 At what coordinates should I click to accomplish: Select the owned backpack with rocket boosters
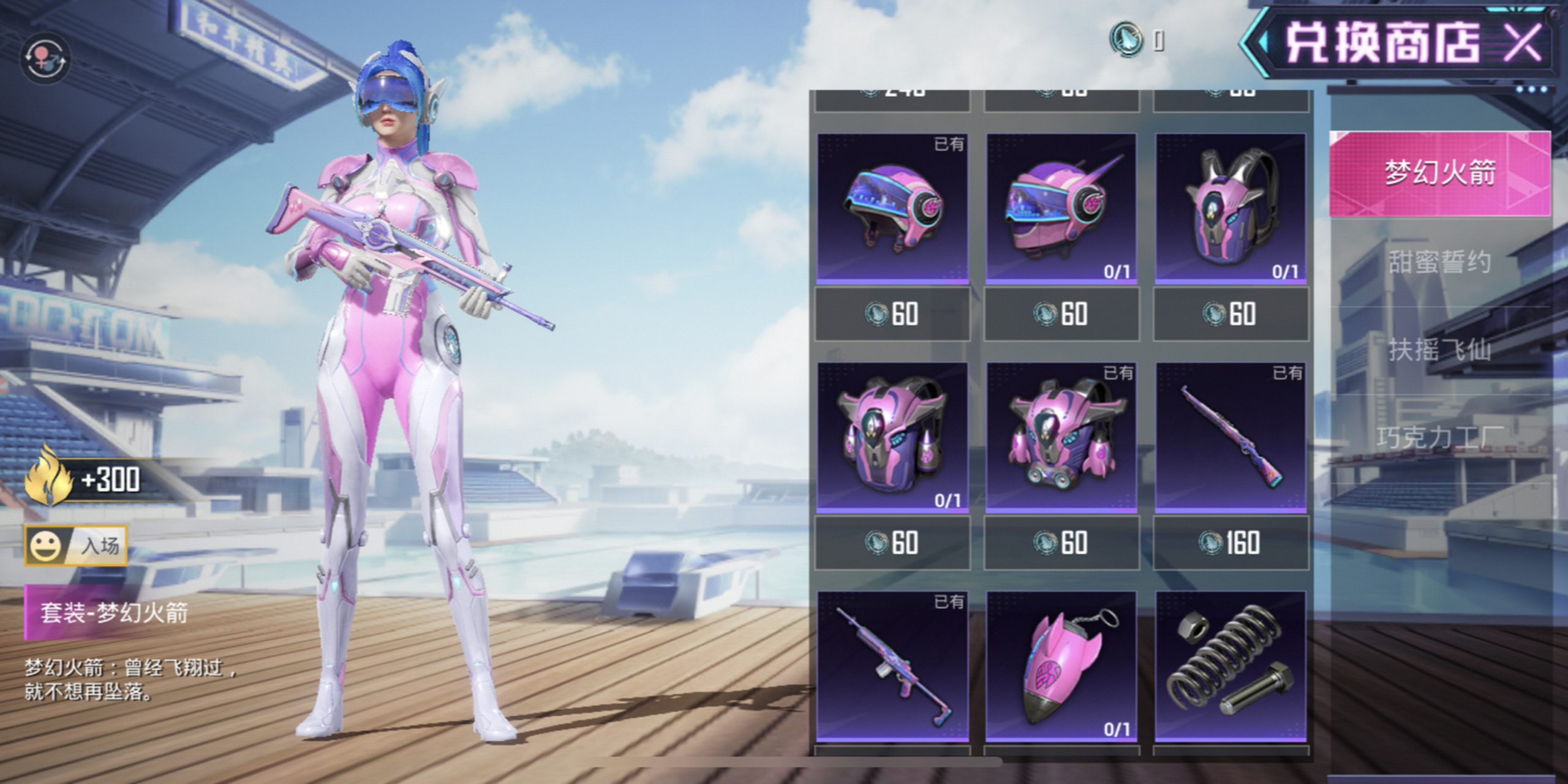pos(1061,437)
